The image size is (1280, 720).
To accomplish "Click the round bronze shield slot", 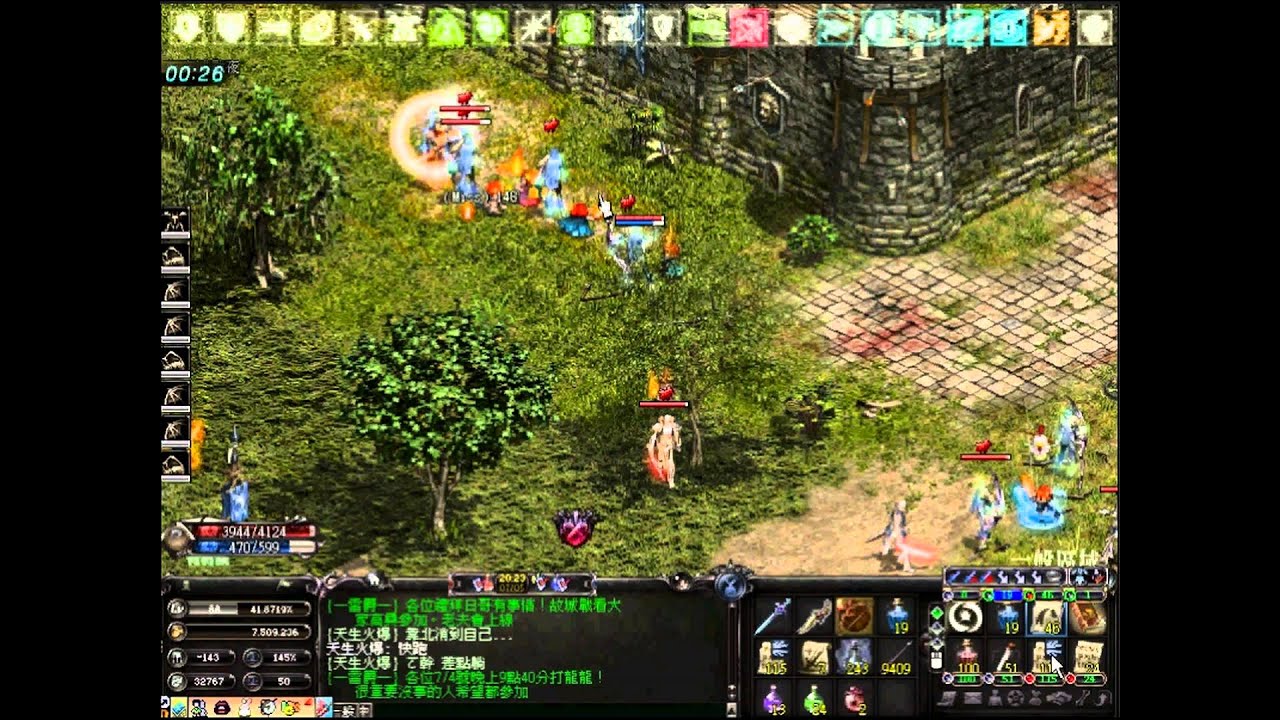I will (x=855, y=616).
